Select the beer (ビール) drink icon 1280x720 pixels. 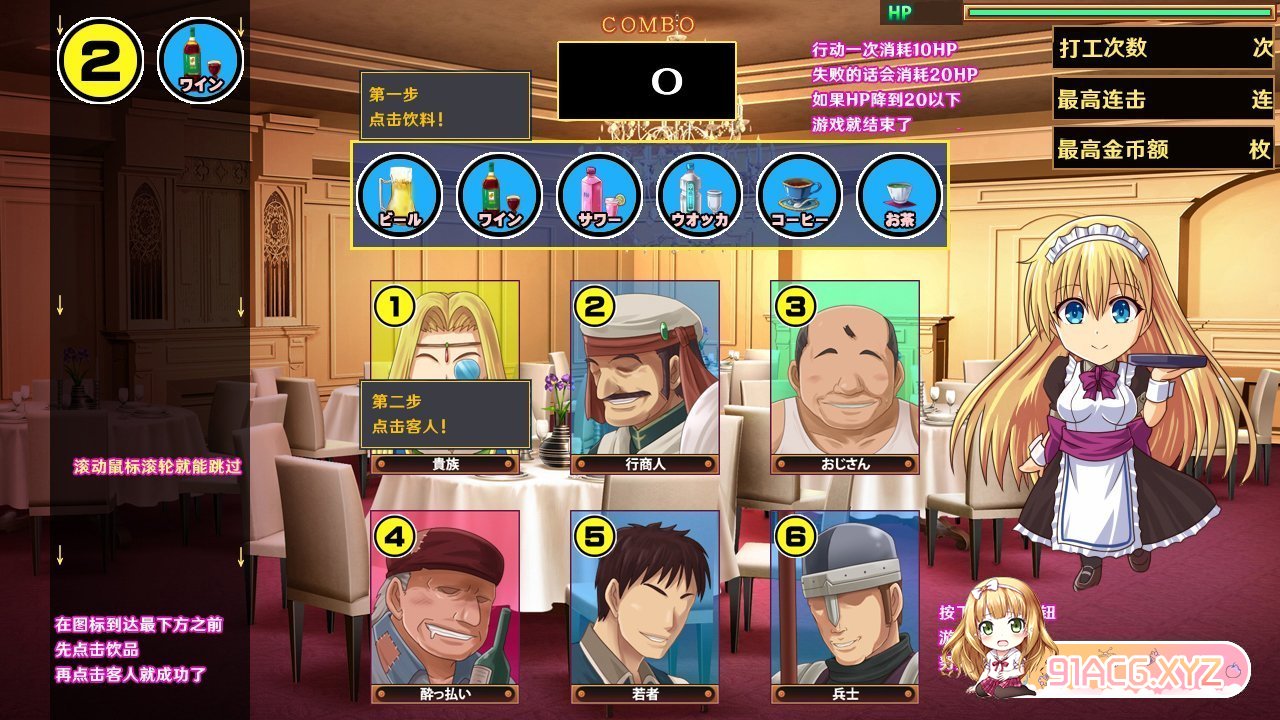(400, 195)
